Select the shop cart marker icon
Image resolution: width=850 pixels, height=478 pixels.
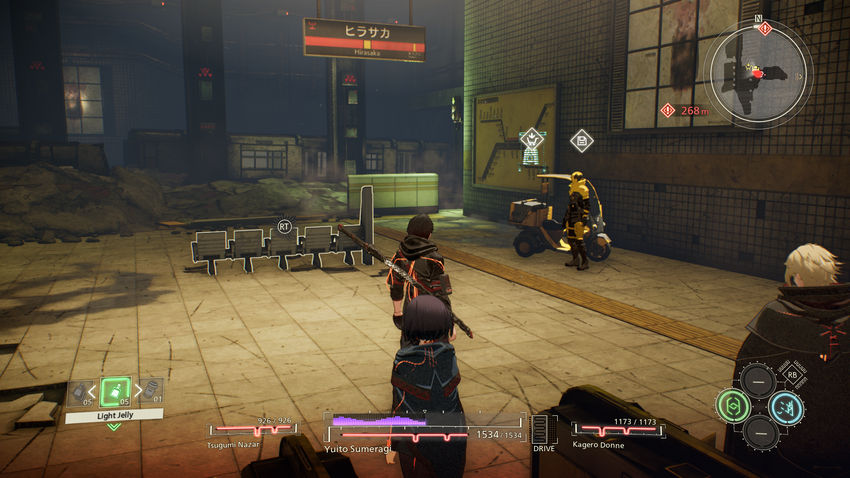(532, 138)
